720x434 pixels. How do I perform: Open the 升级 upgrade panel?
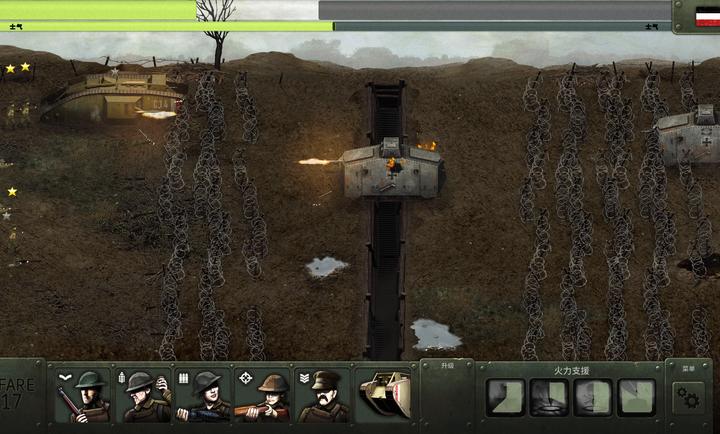click(446, 366)
